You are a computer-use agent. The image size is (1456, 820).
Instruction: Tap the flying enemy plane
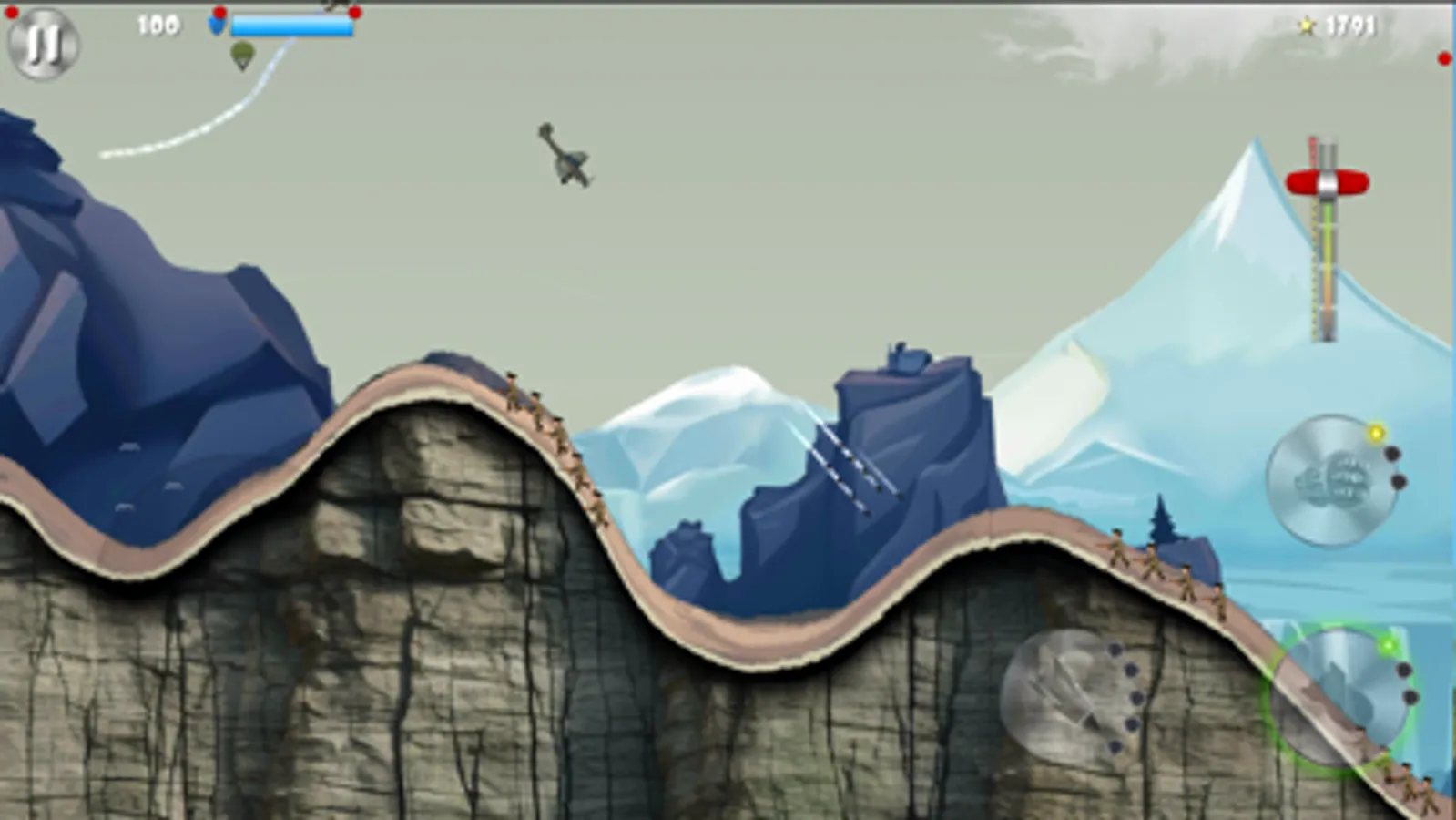(565, 164)
